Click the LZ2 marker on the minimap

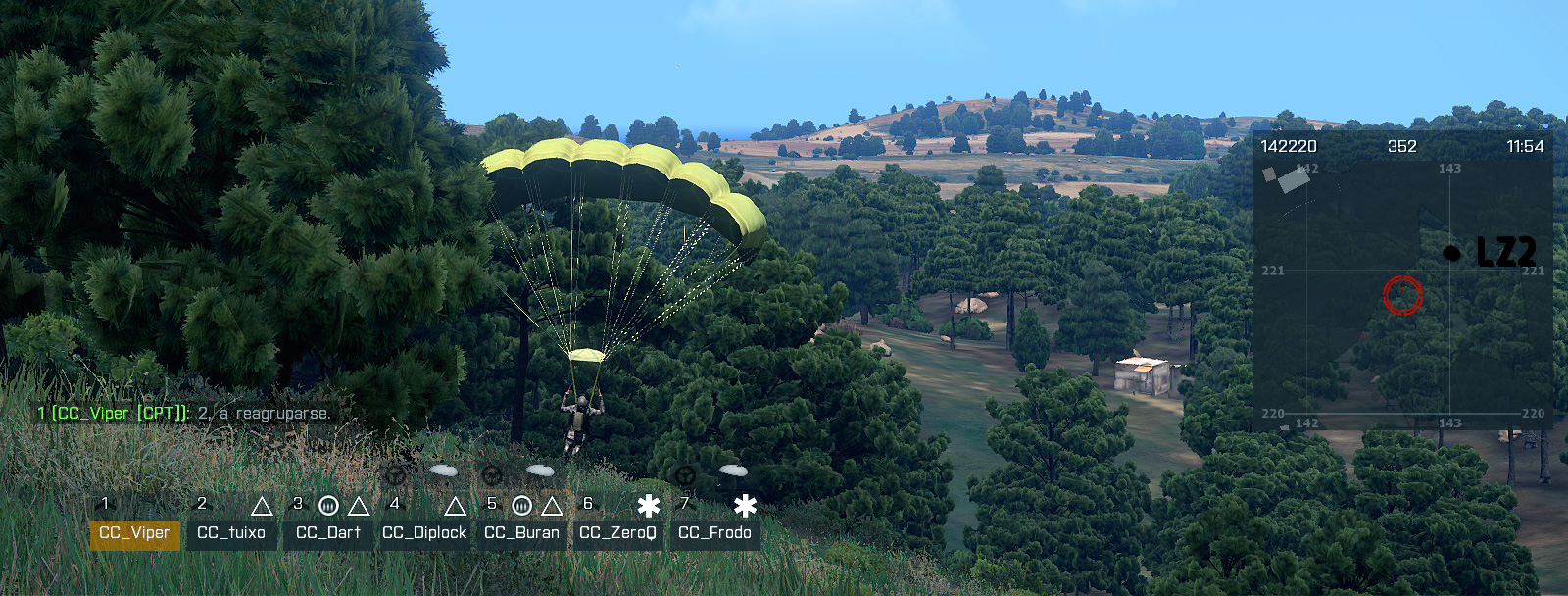pos(1452,253)
